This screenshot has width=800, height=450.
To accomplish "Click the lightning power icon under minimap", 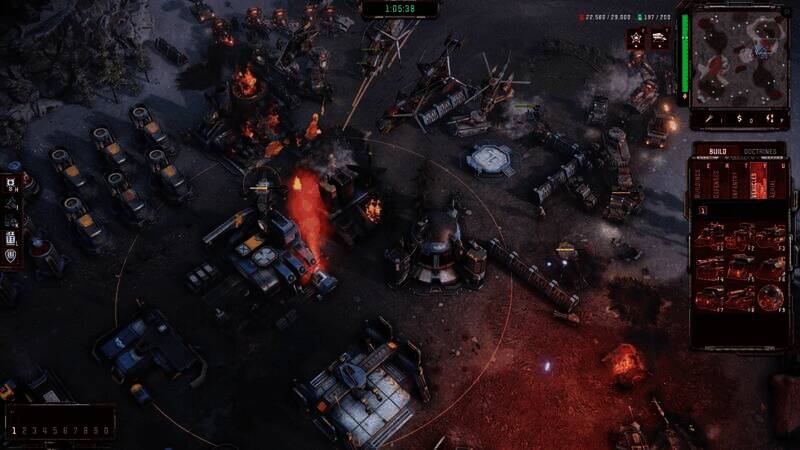I will pyautogui.click(x=770, y=119).
